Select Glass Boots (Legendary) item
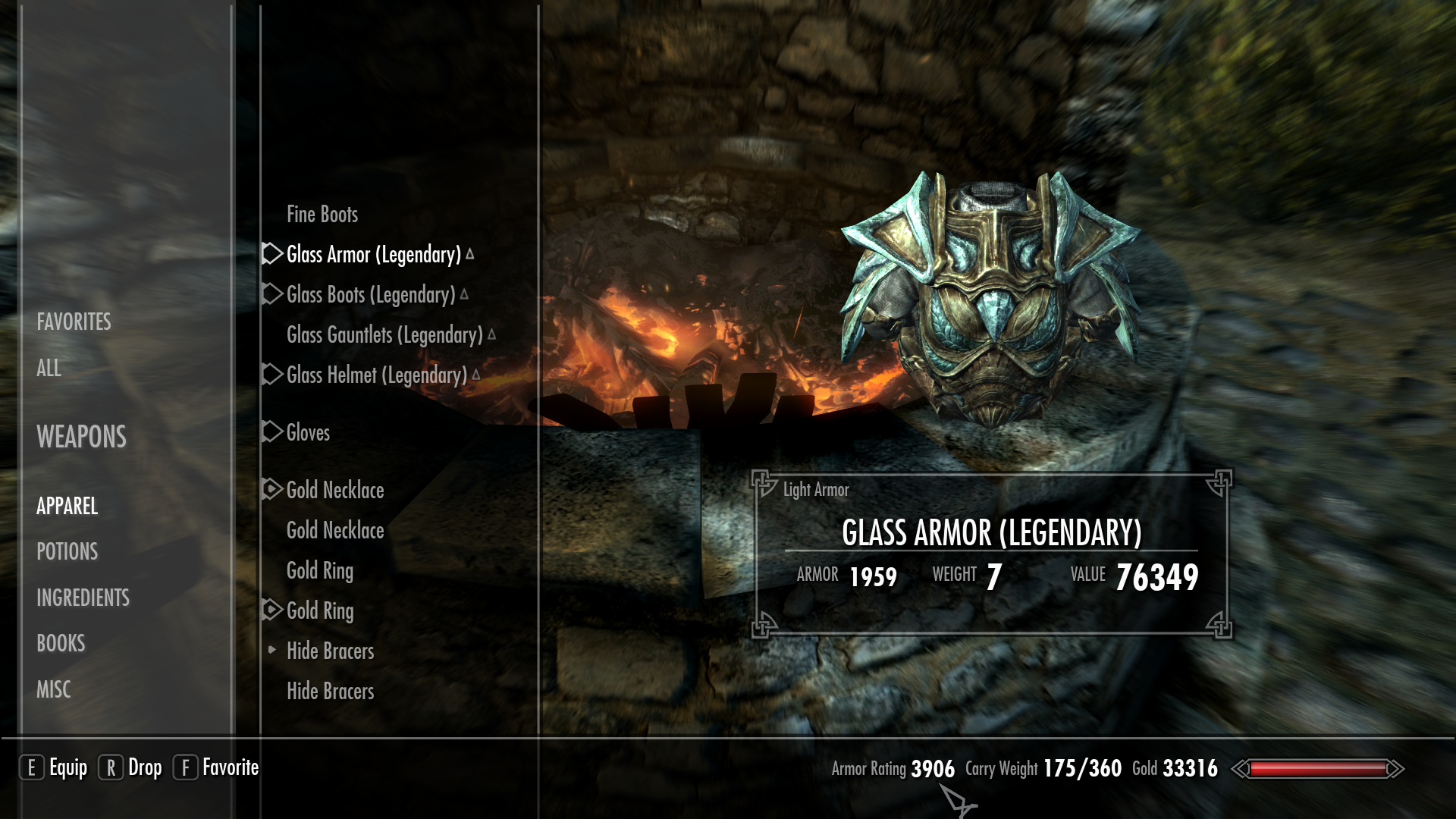 click(370, 295)
